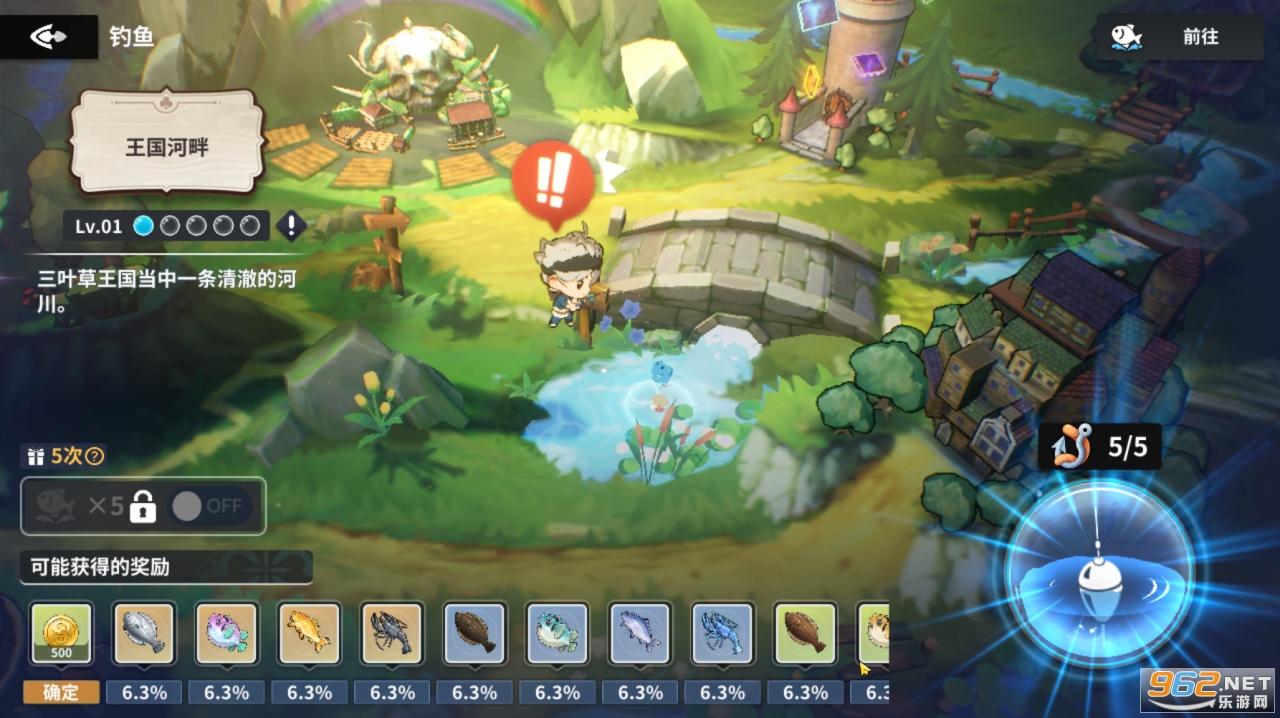Image resolution: width=1280 pixels, height=718 pixels.
Task: Click the 王国河畔 location name plate
Action: click(x=166, y=143)
